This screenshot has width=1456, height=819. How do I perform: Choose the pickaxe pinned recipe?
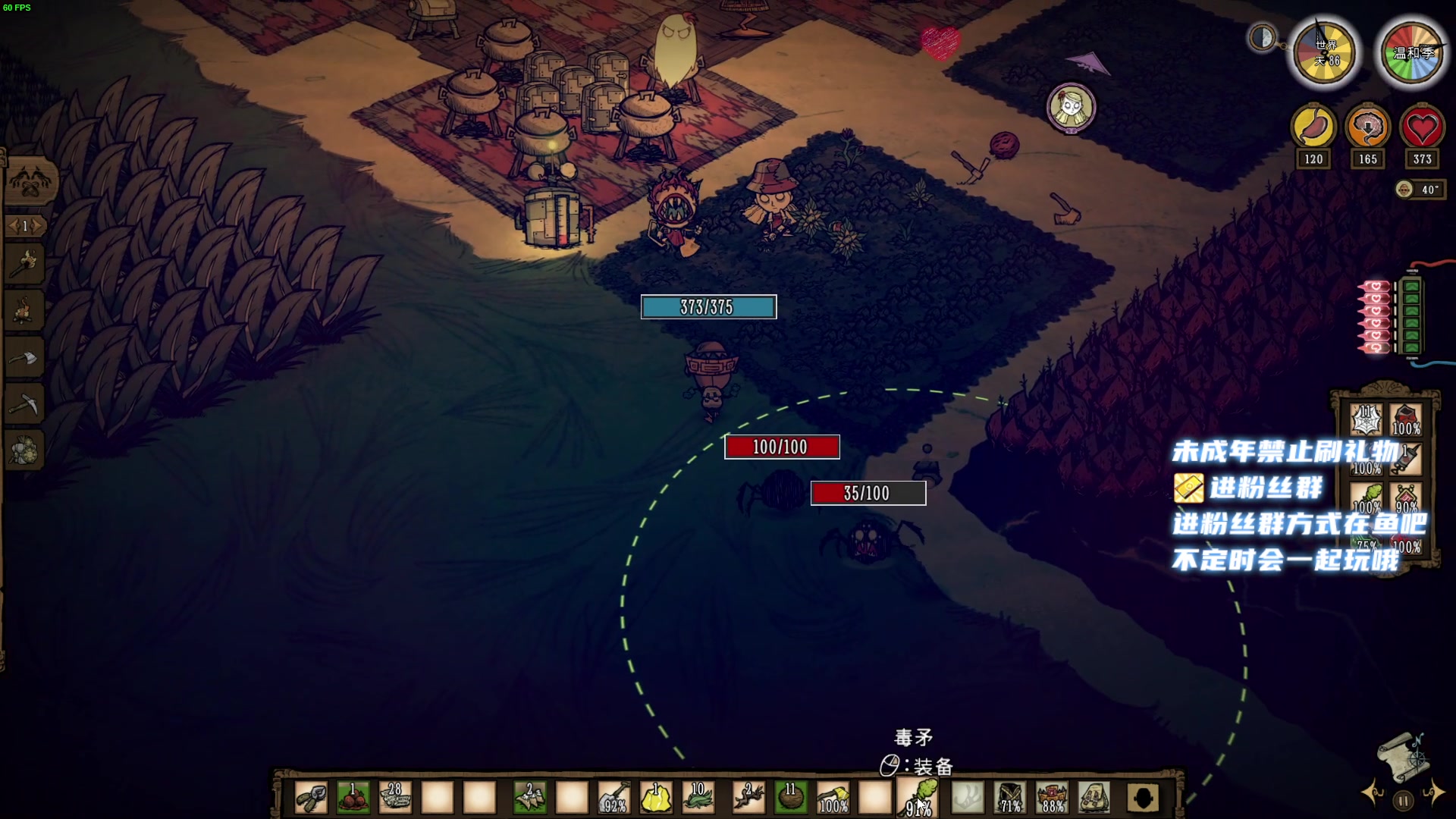[x=24, y=405]
